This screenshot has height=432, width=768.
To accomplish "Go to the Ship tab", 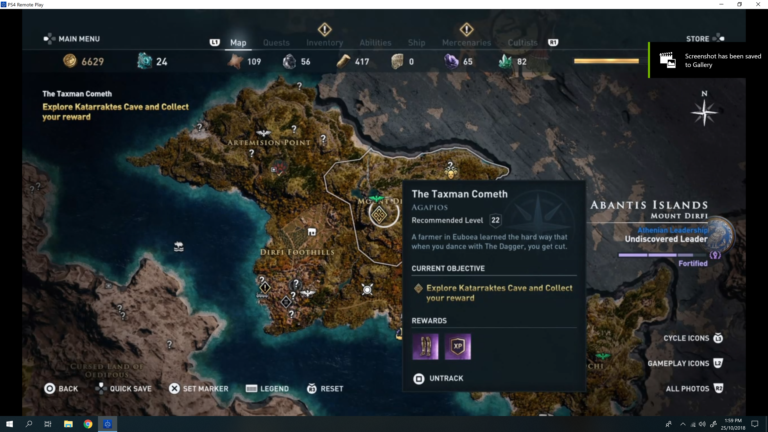I will tap(416, 43).
